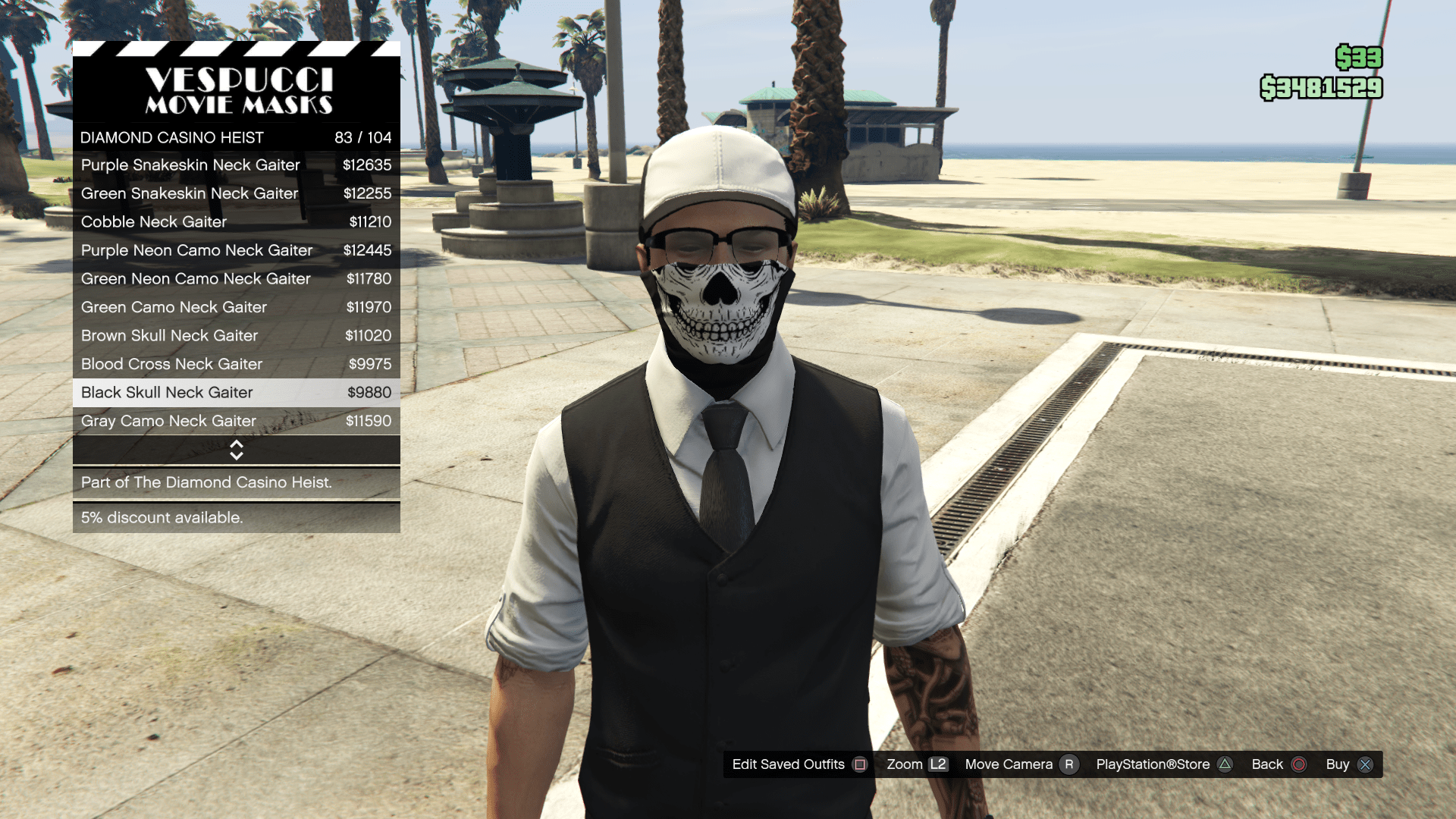1456x819 pixels.
Task: Click Edit Saved Outfits
Action: [789, 764]
